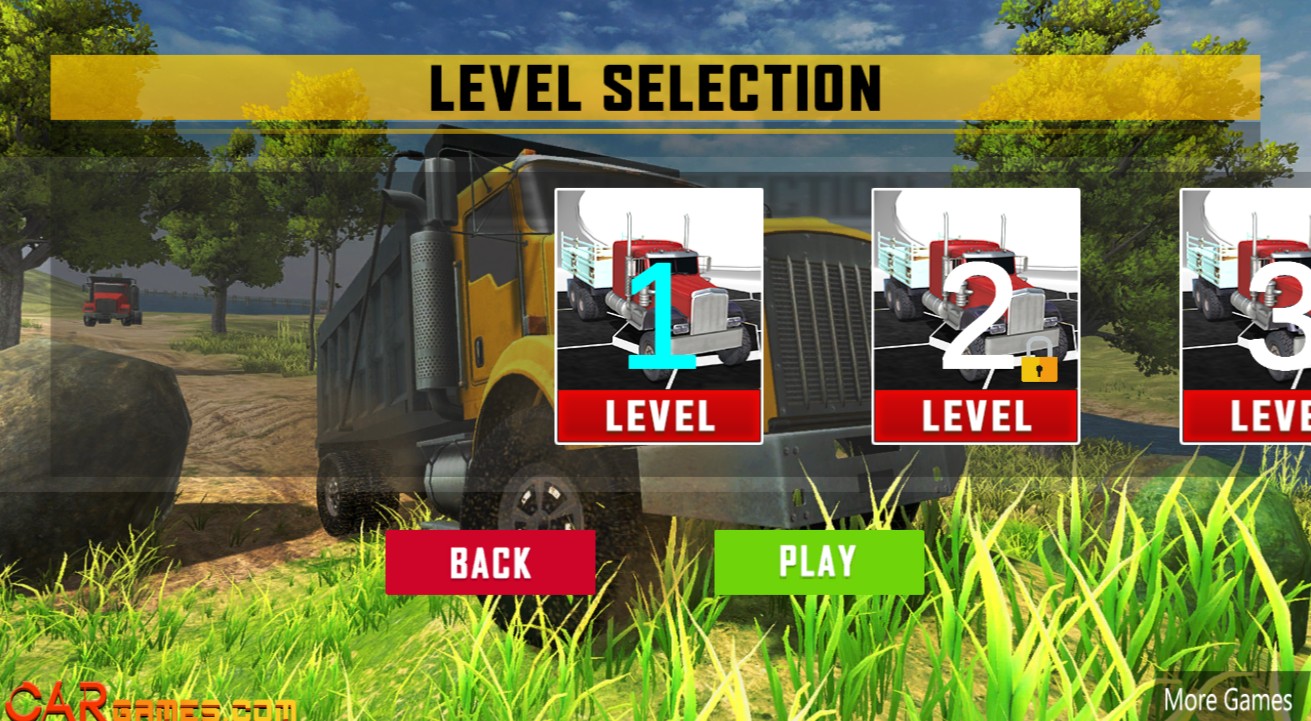Image resolution: width=1311 pixels, height=721 pixels.
Task: Open the More Games link
Action: click(1228, 699)
